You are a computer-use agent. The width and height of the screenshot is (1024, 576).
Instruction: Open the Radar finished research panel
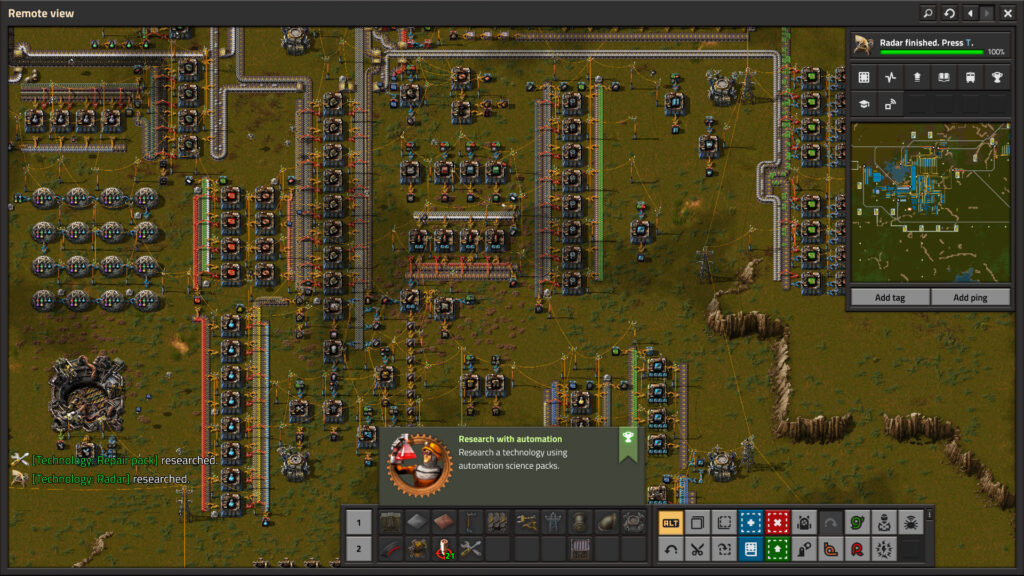coord(929,46)
